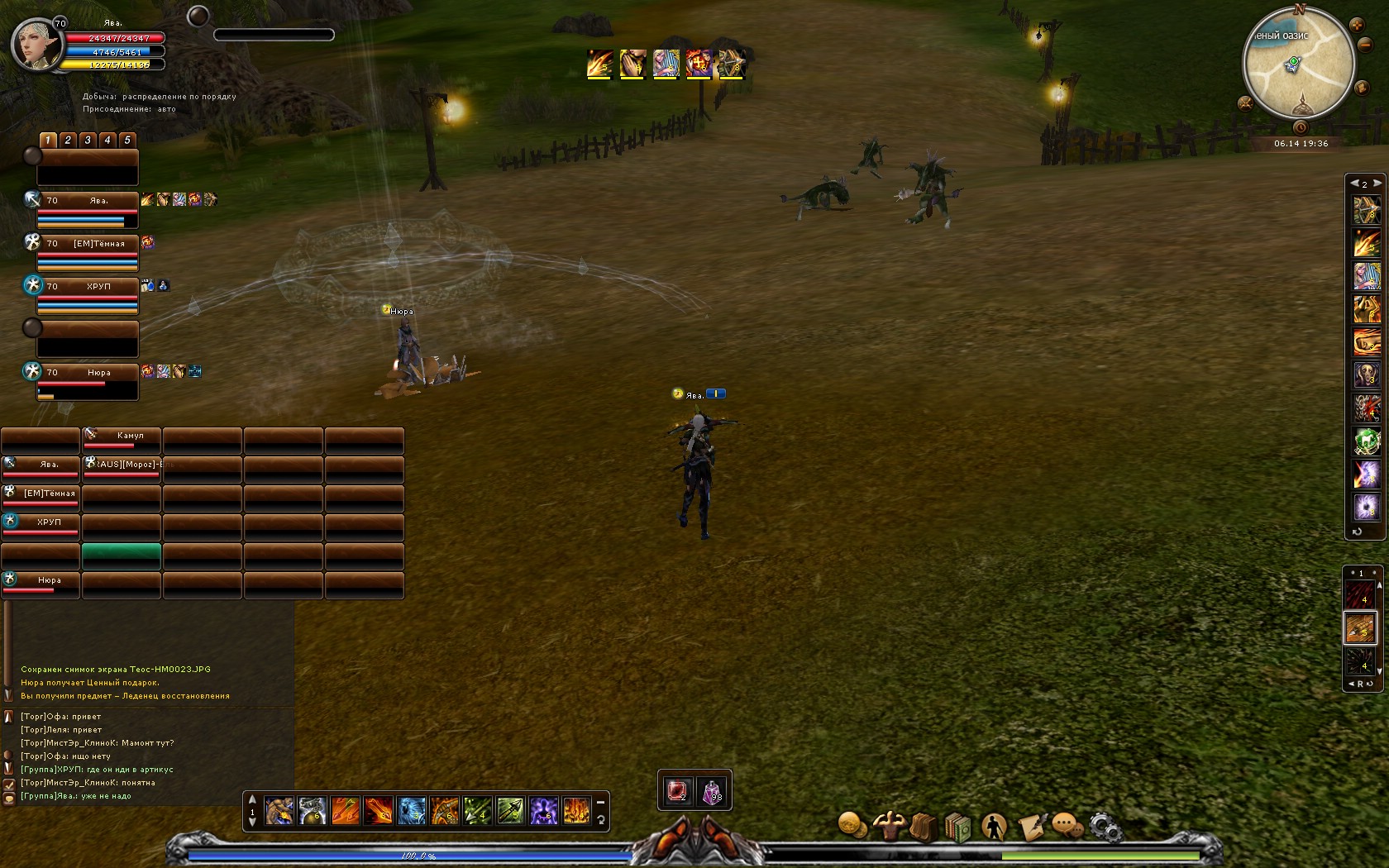
Task: Use the purple potion with 98 charges
Action: 712,792
